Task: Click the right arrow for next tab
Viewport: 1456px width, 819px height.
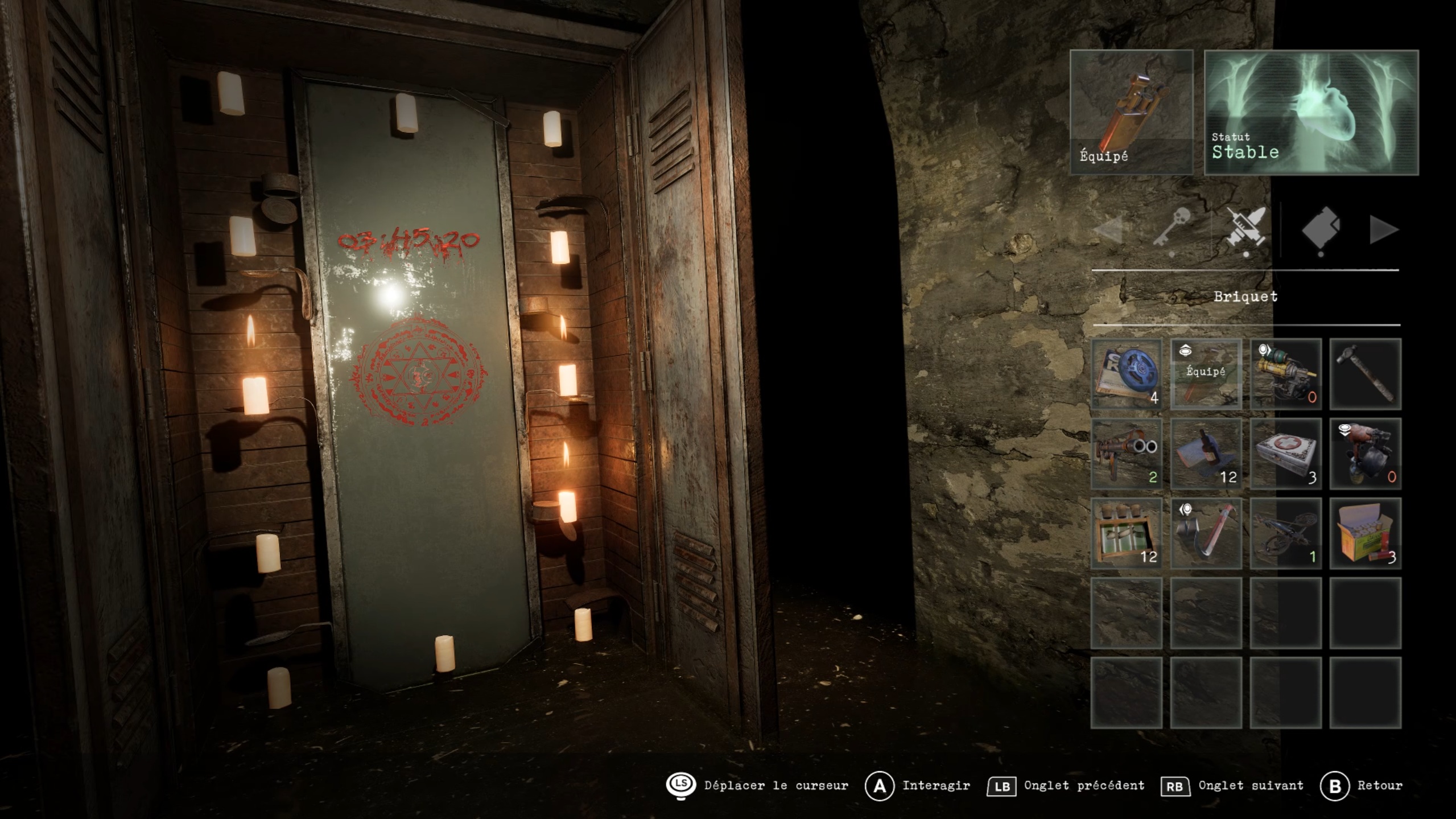Action: pos(1383,230)
